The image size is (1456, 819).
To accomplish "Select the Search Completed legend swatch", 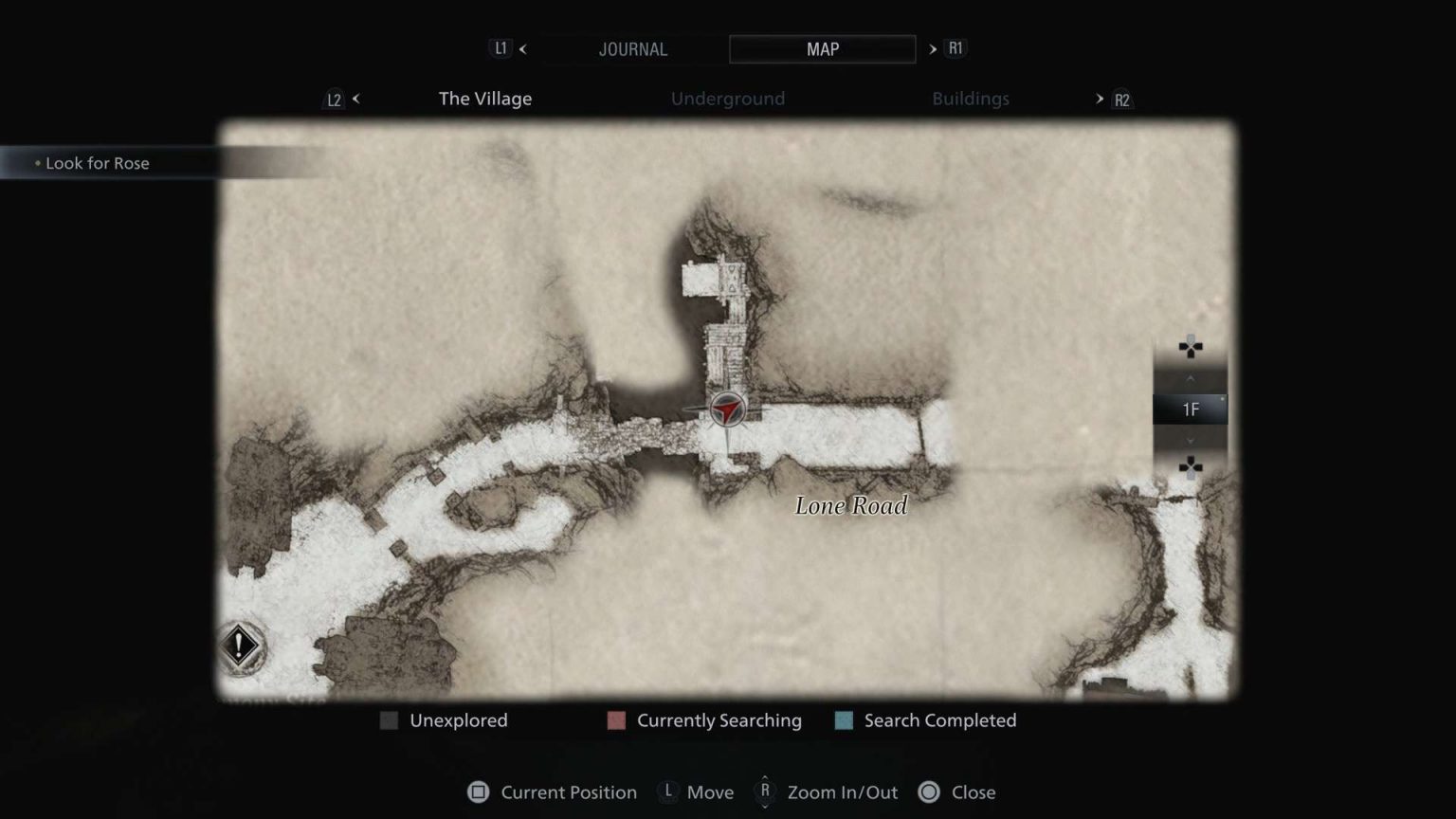I will tap(843, 720).
